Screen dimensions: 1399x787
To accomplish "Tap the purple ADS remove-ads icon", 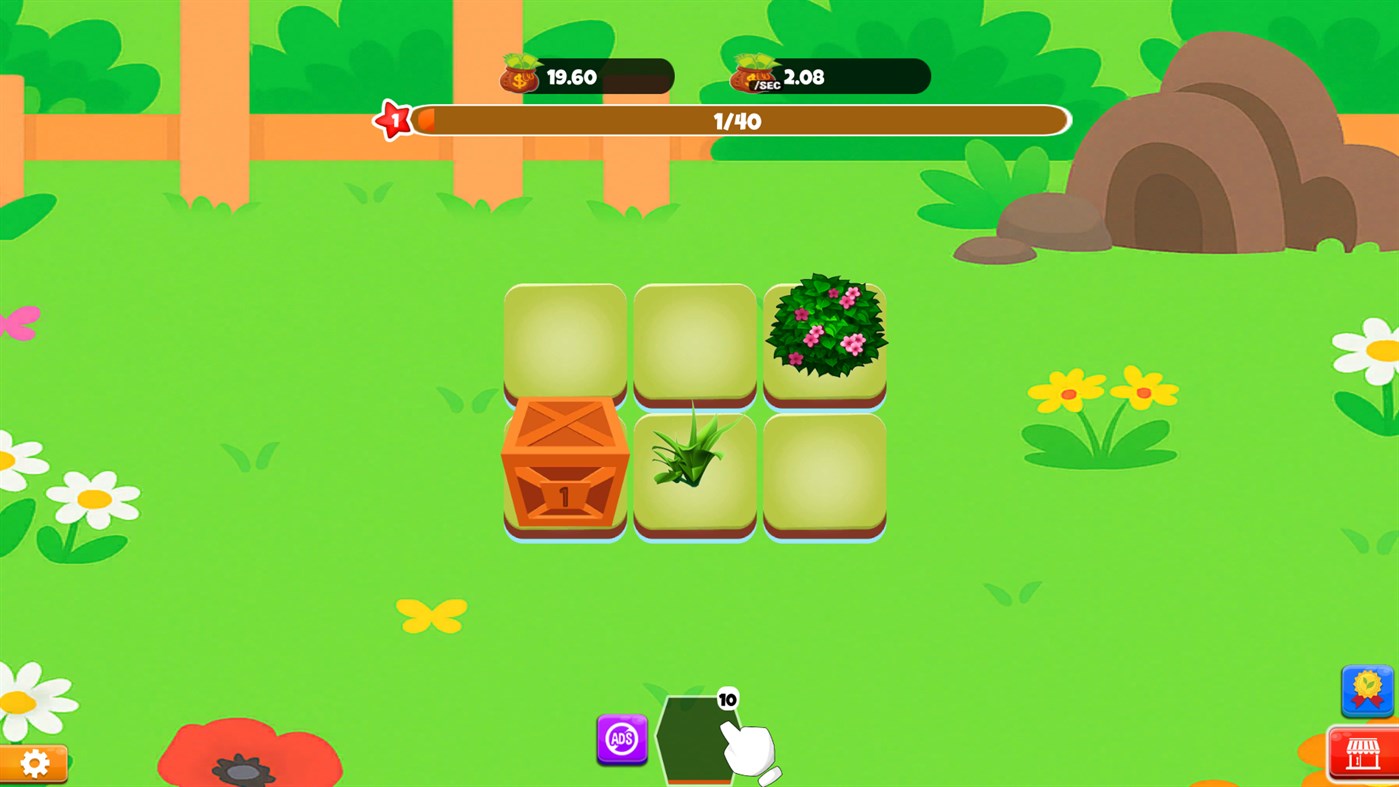I will coord(620,740).
